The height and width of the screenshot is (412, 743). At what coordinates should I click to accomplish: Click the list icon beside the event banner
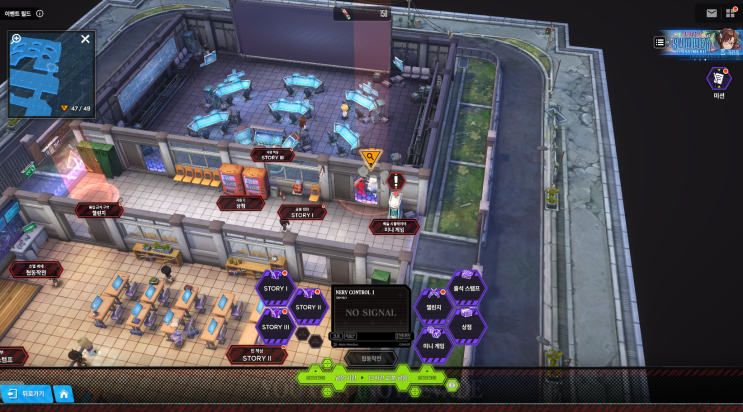click(660, 42)
